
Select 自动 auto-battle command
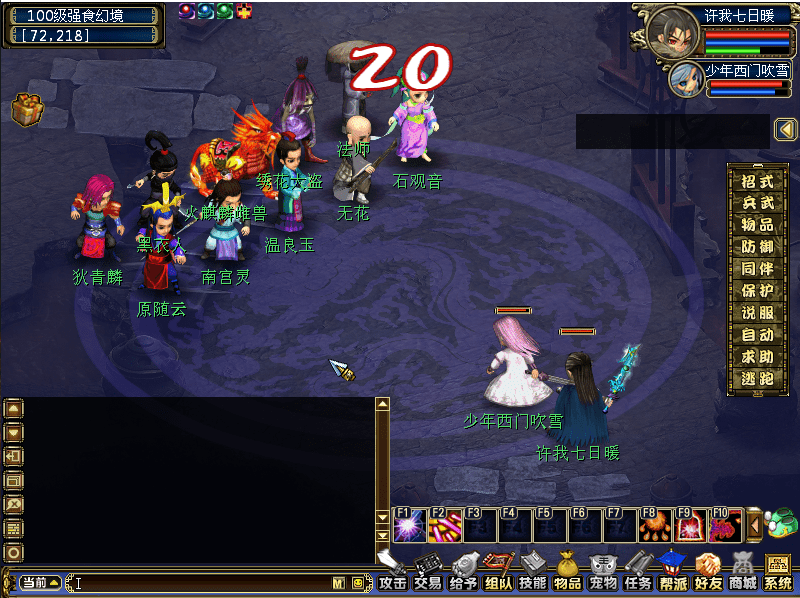757,335
